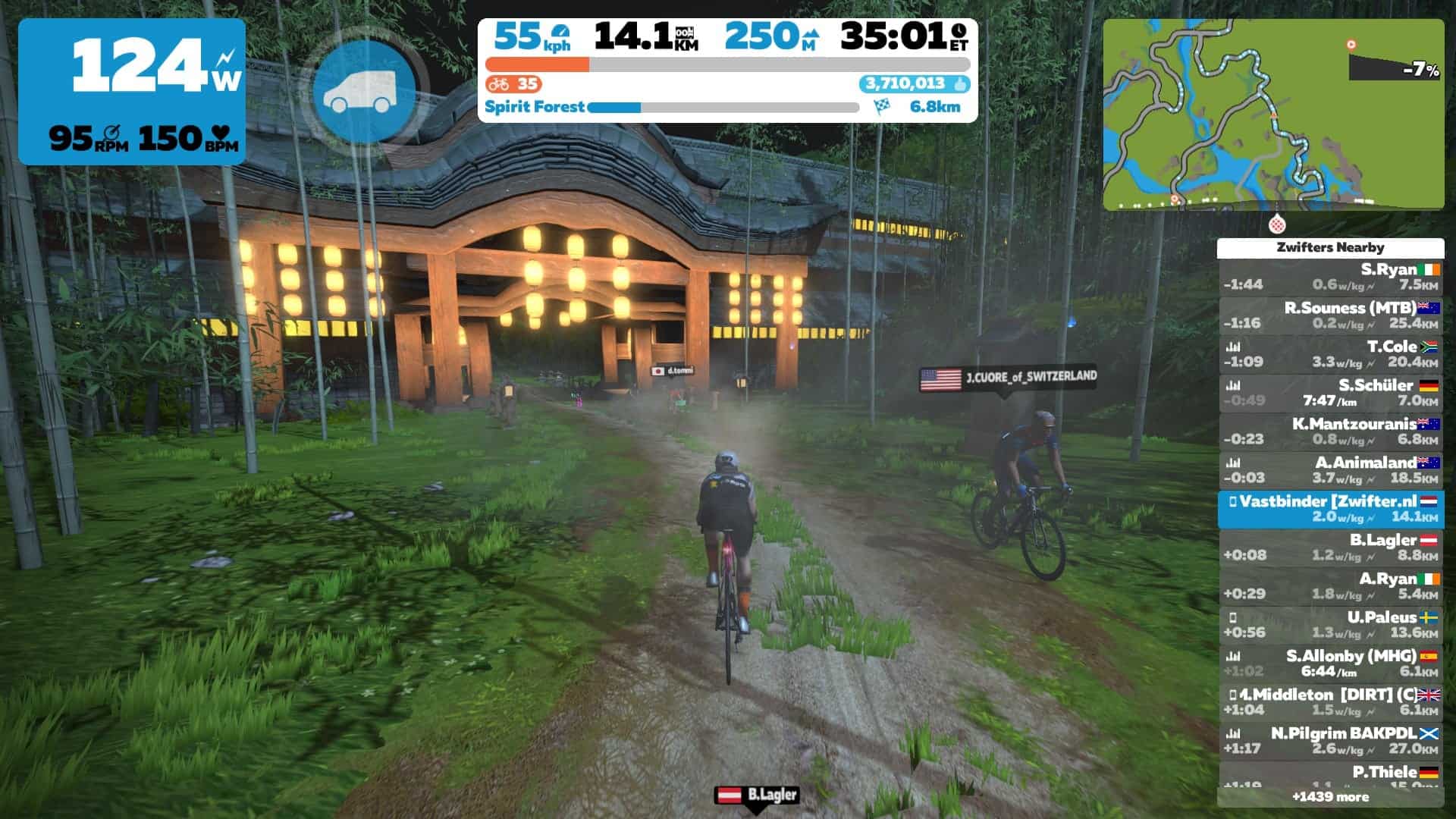Select A.Animaland rider row
Screen dimensions: 1456x819
(1330, 470)
